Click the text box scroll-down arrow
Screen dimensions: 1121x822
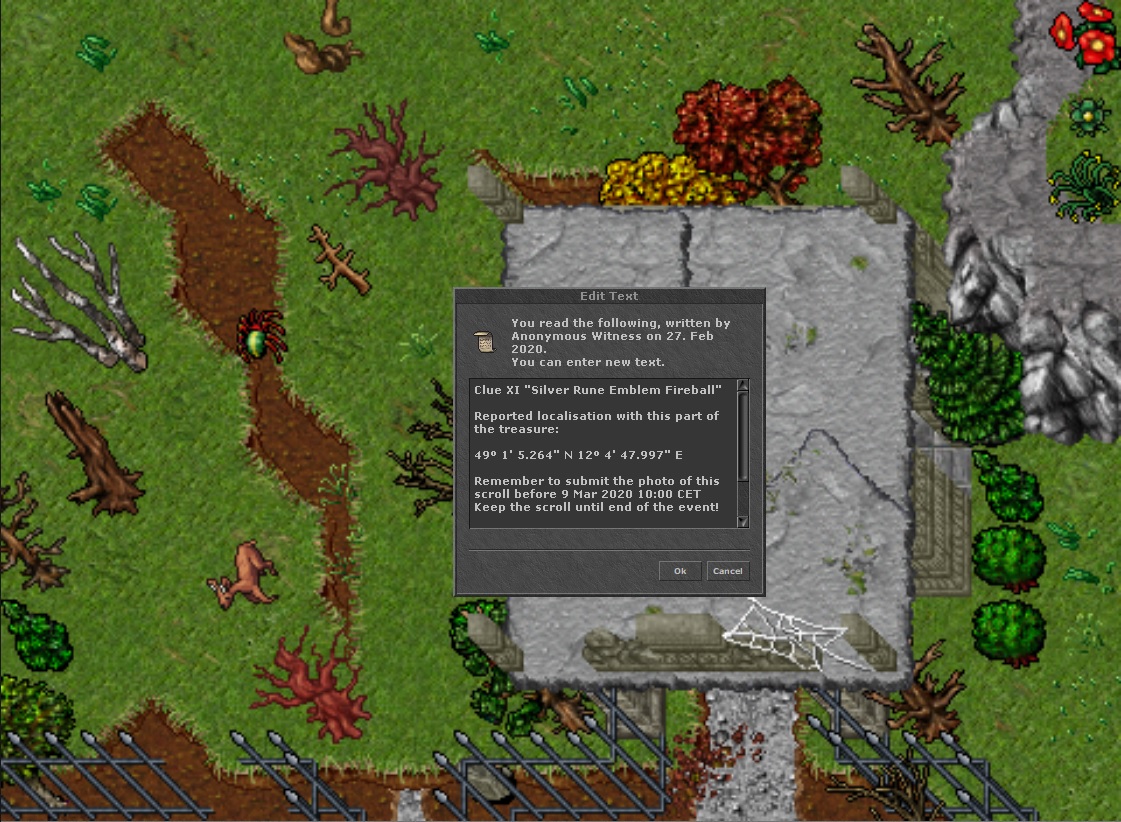click(x=743, y=521)
